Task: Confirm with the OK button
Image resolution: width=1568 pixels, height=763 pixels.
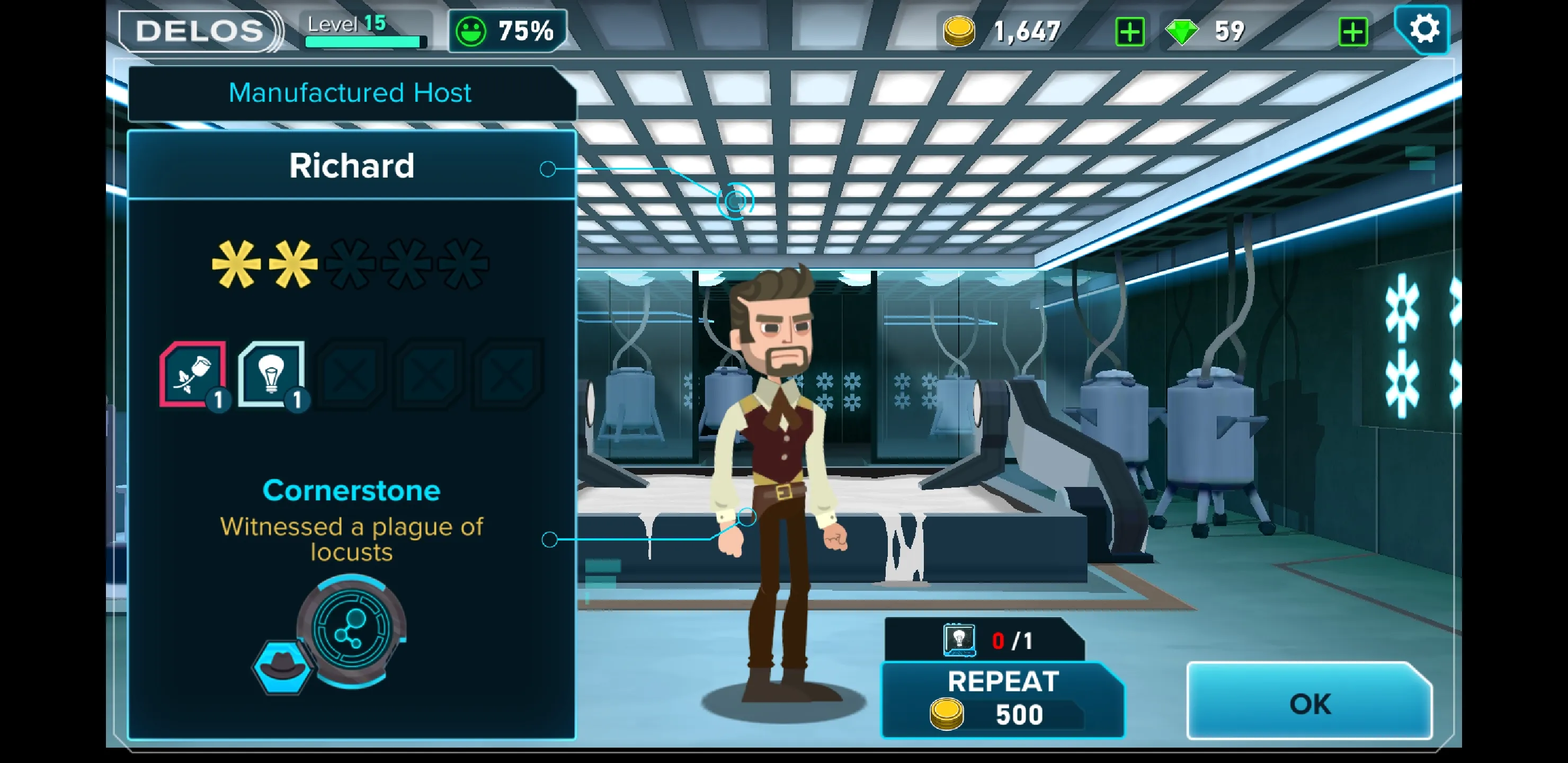Action: tap(1308, 703)
